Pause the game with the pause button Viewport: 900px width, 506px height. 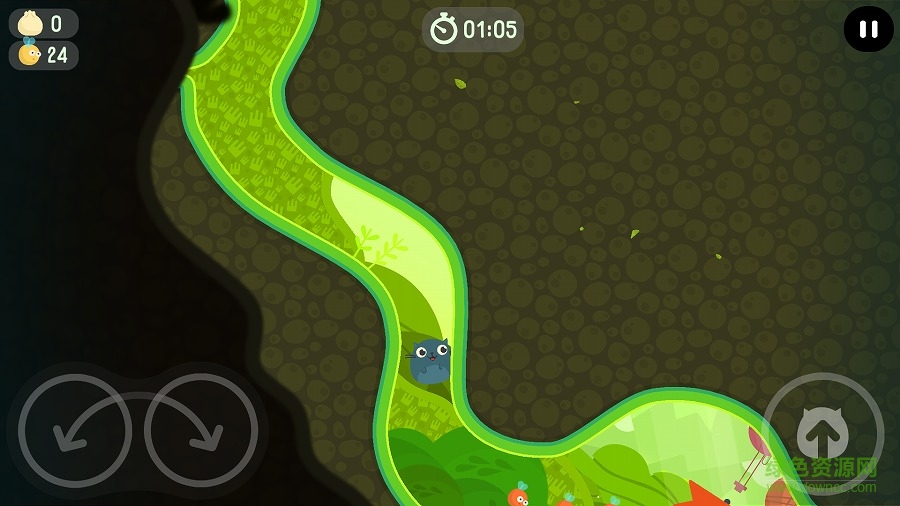[868, 30]
